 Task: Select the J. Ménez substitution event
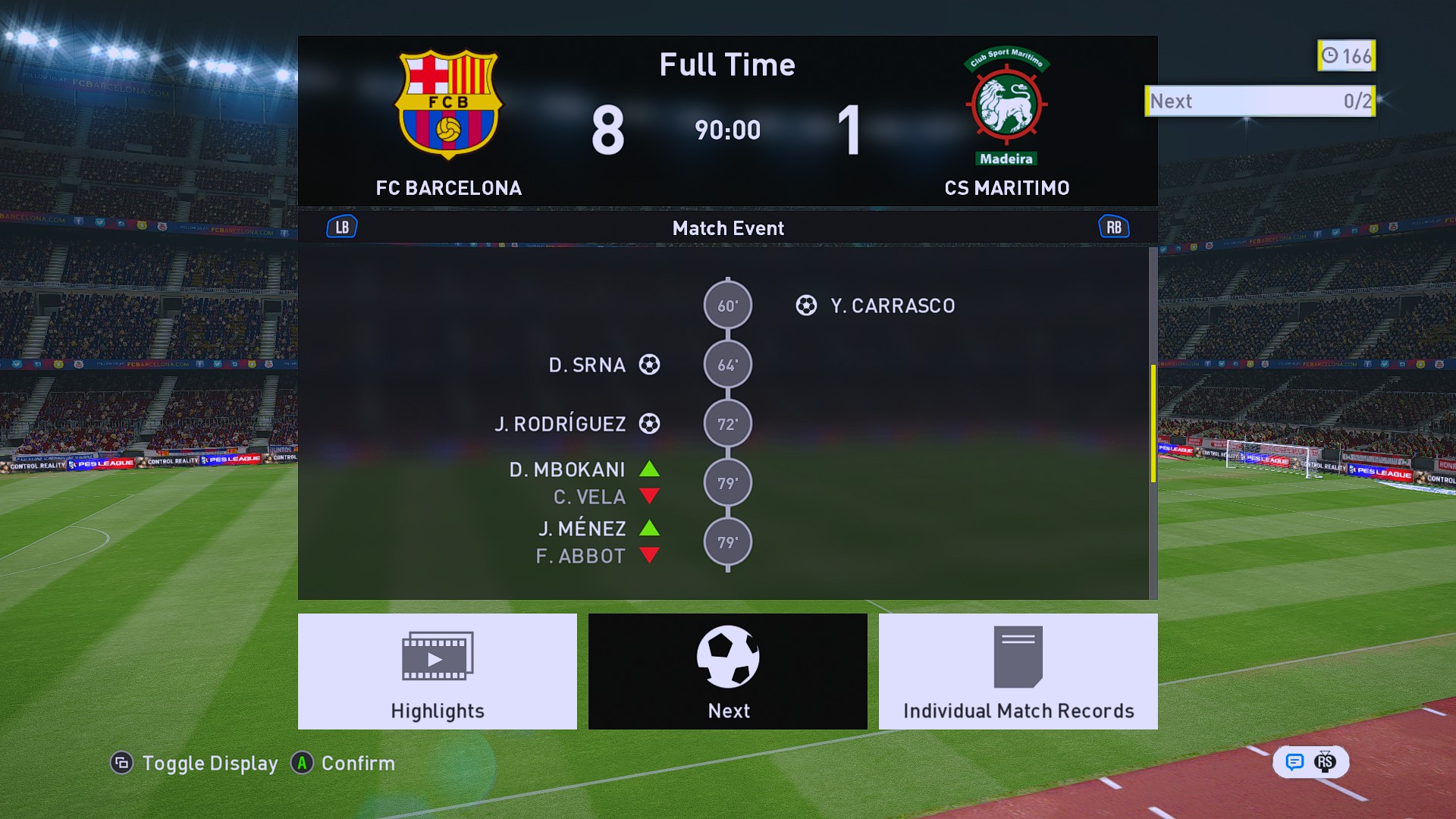pyautogui.click(x=582, y=529)
